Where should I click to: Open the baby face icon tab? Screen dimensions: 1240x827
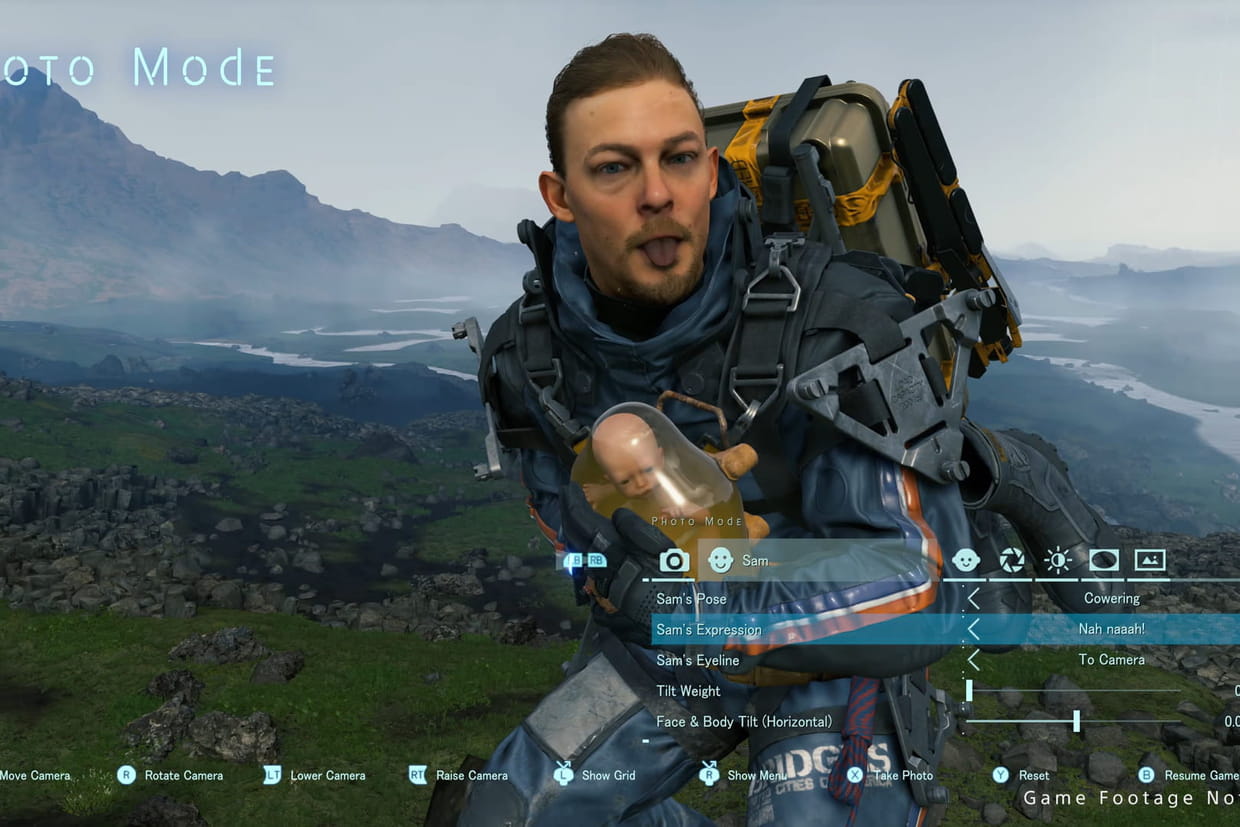tap(965, 560)
